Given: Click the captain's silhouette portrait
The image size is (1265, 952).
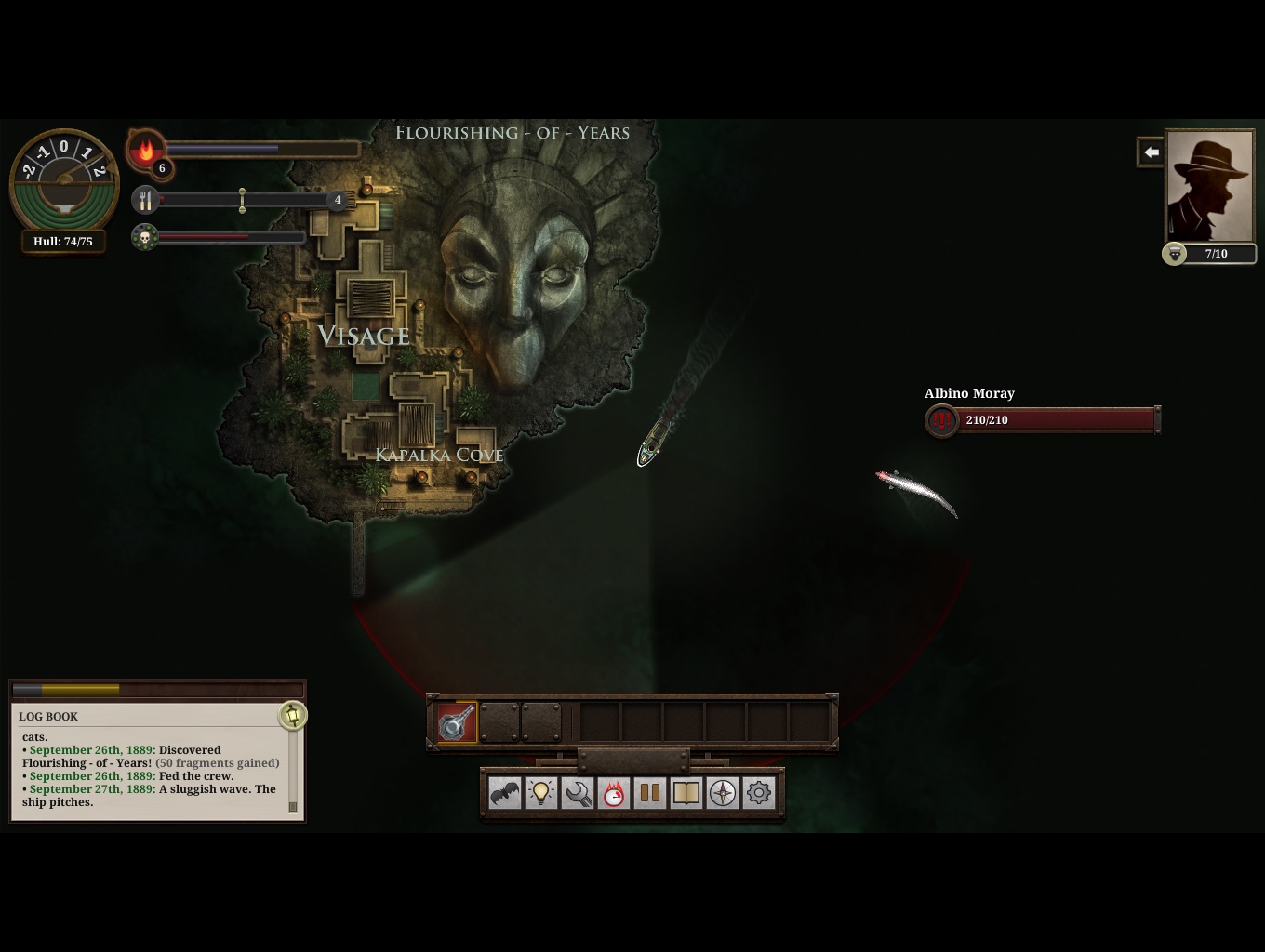Looking at the screenshot, I should (1210, 186).
